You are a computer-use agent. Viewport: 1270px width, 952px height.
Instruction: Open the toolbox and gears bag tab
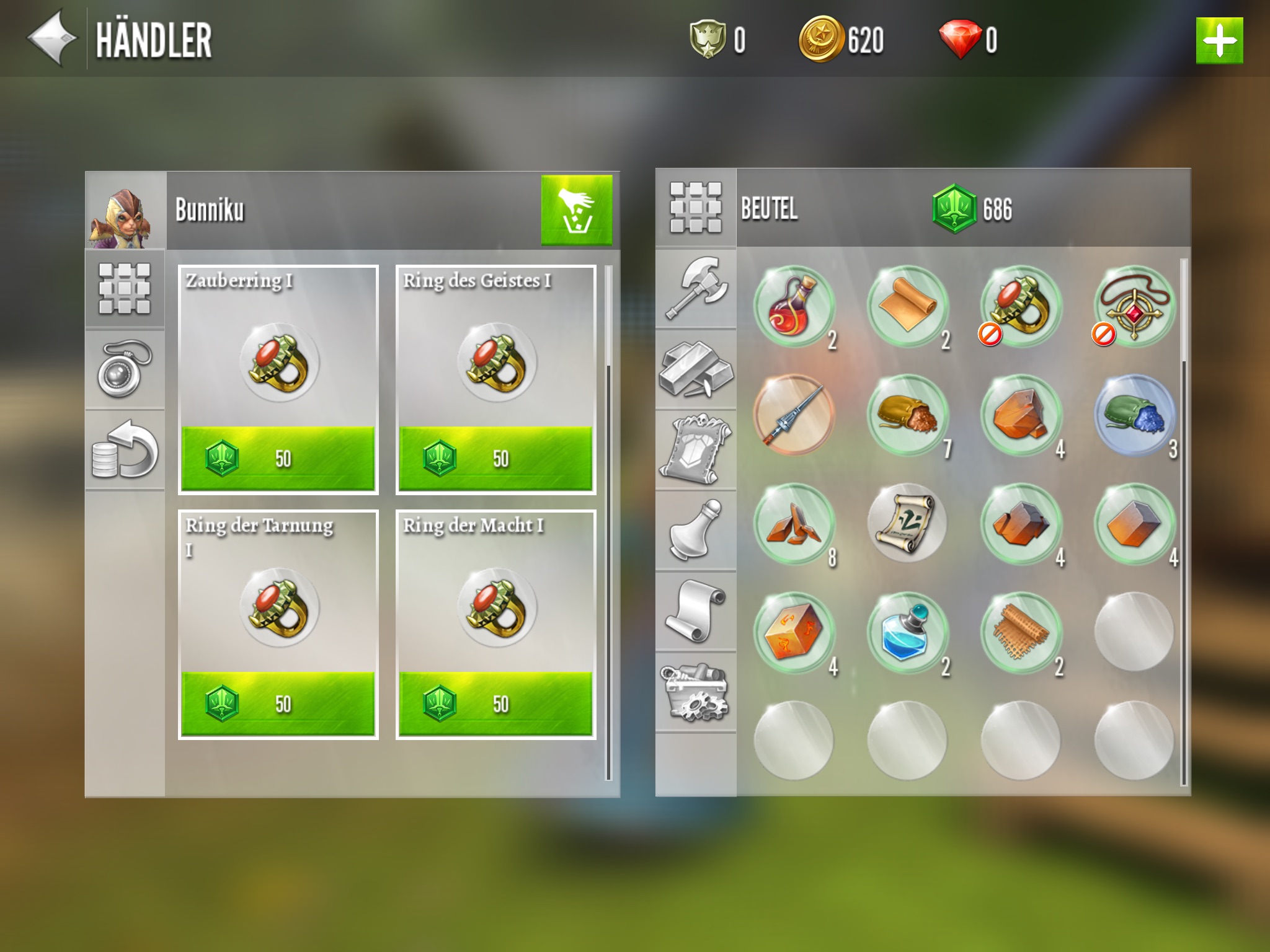[696, 692]
